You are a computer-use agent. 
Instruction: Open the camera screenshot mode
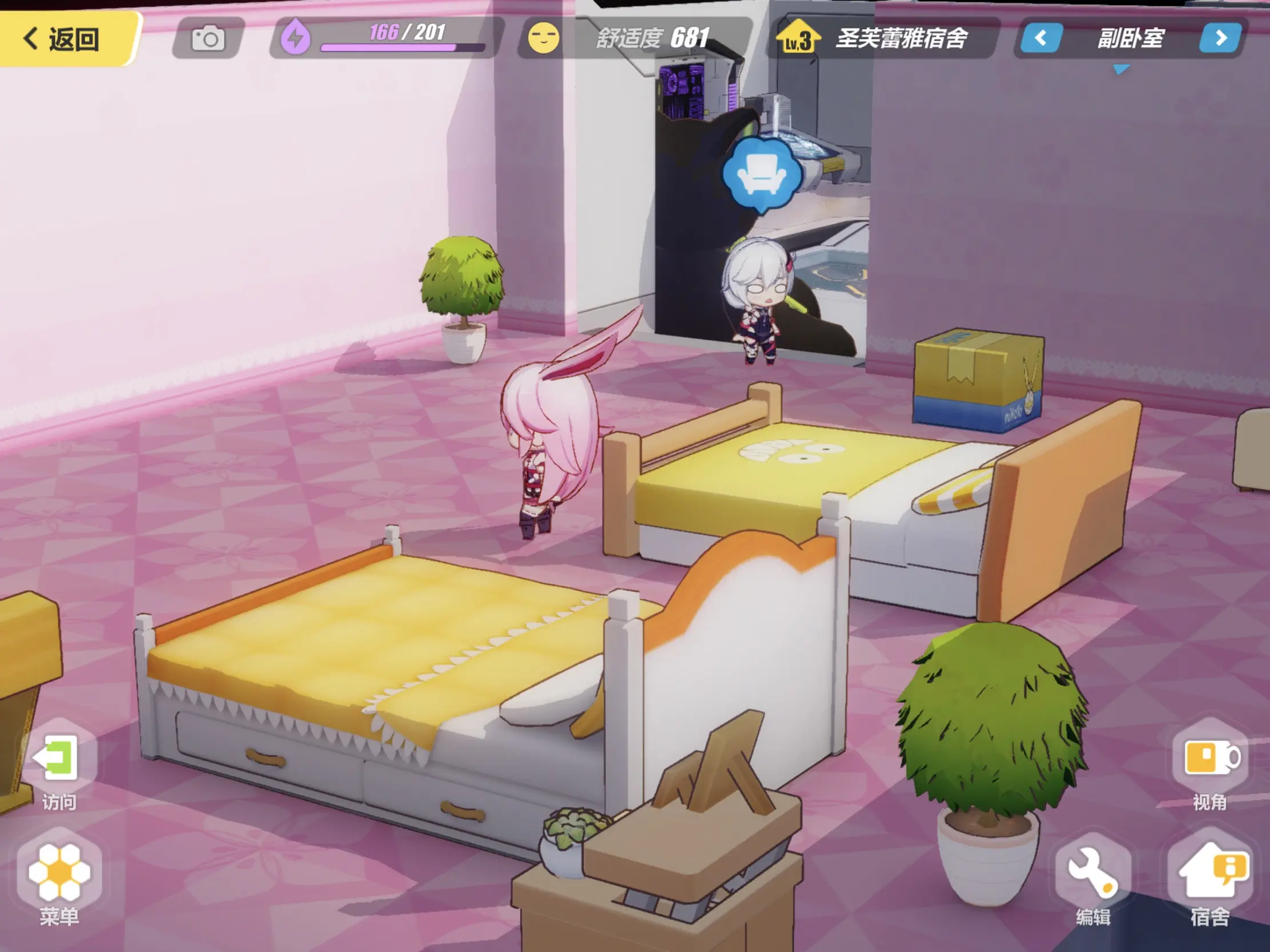[207, 39]
